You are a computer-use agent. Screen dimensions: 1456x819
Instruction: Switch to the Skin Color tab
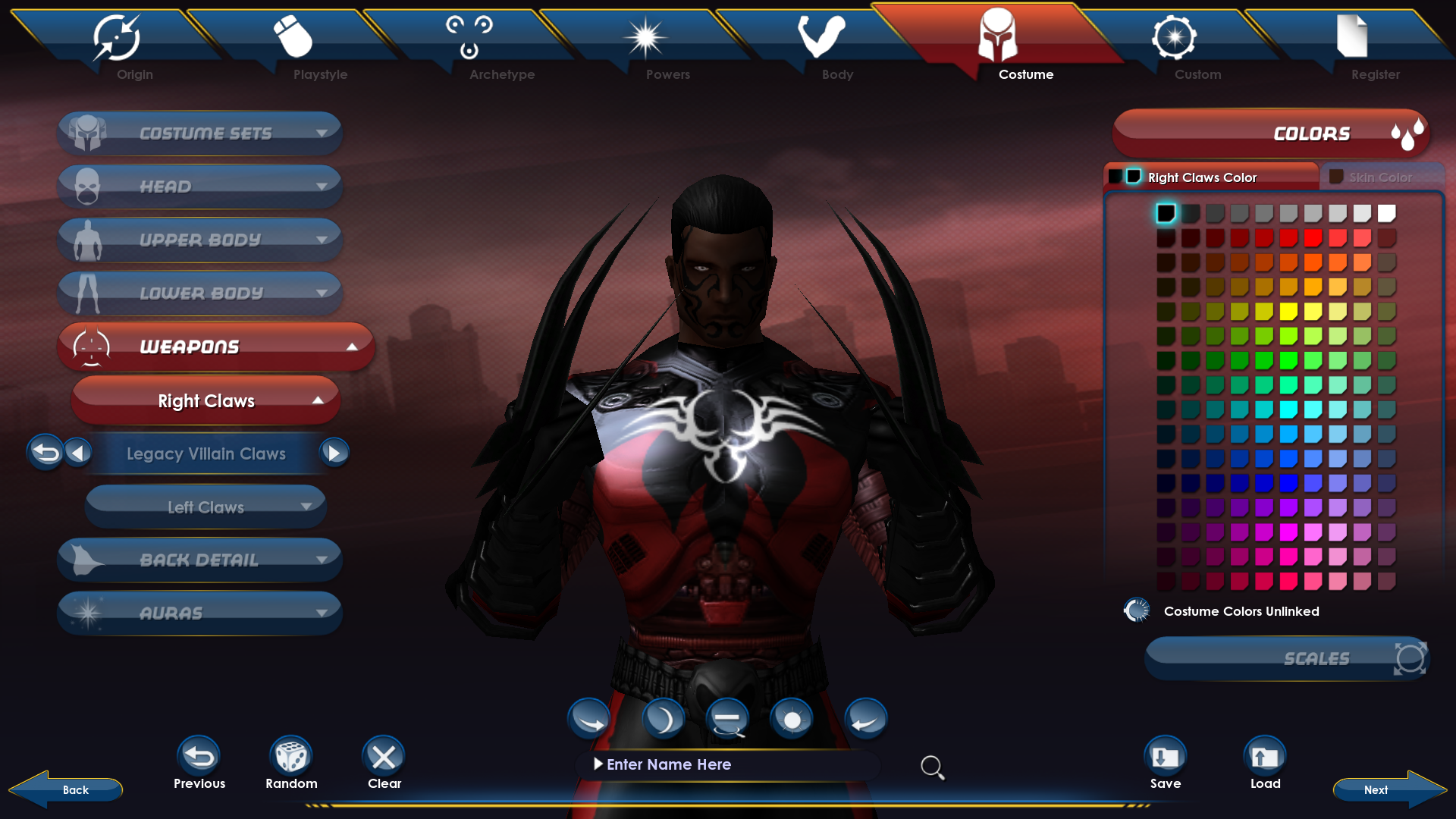(x=1380, y=177)
